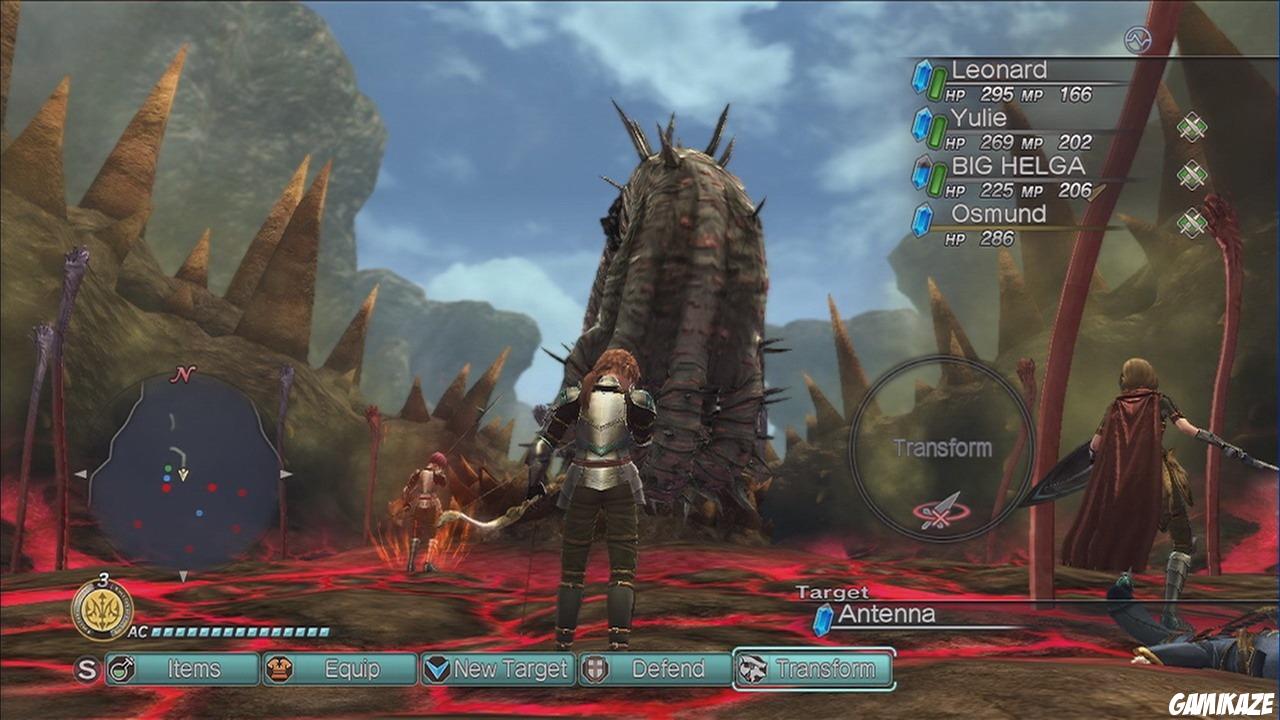The height and width of the screenshot is (720, 1280).
Task: Choose the New Target command
Action: tap(497, 669)
